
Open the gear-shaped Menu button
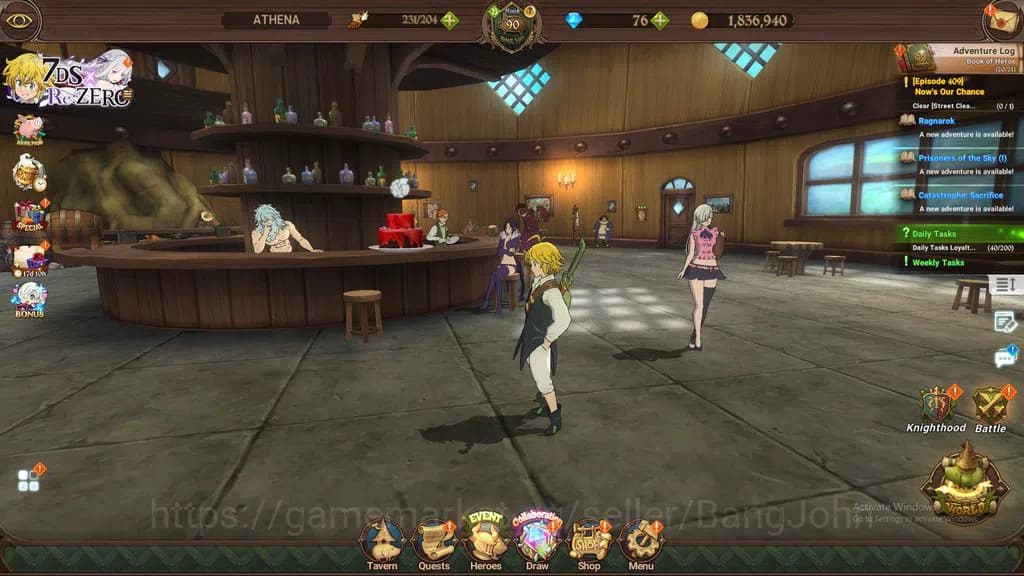[x=641, y=541]
